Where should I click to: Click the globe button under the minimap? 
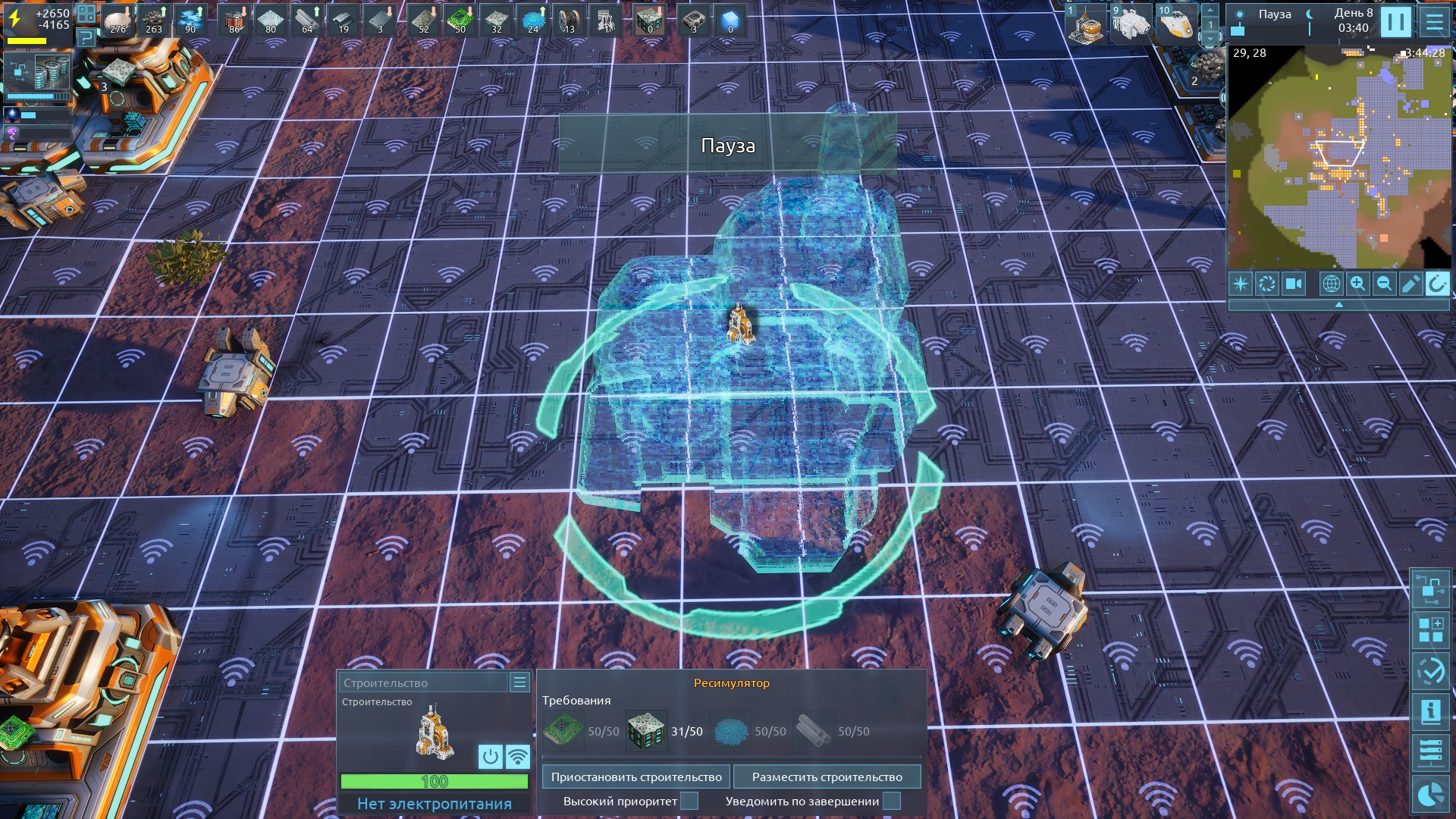click(x=1331, y=284)
